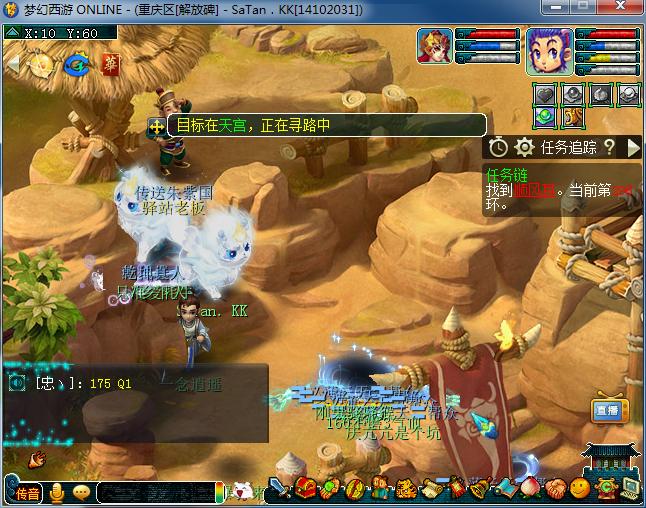This screenshot has width=646, height=508.
Task: Collapse the top-left icon row arrow
Action: click(12, 65)
